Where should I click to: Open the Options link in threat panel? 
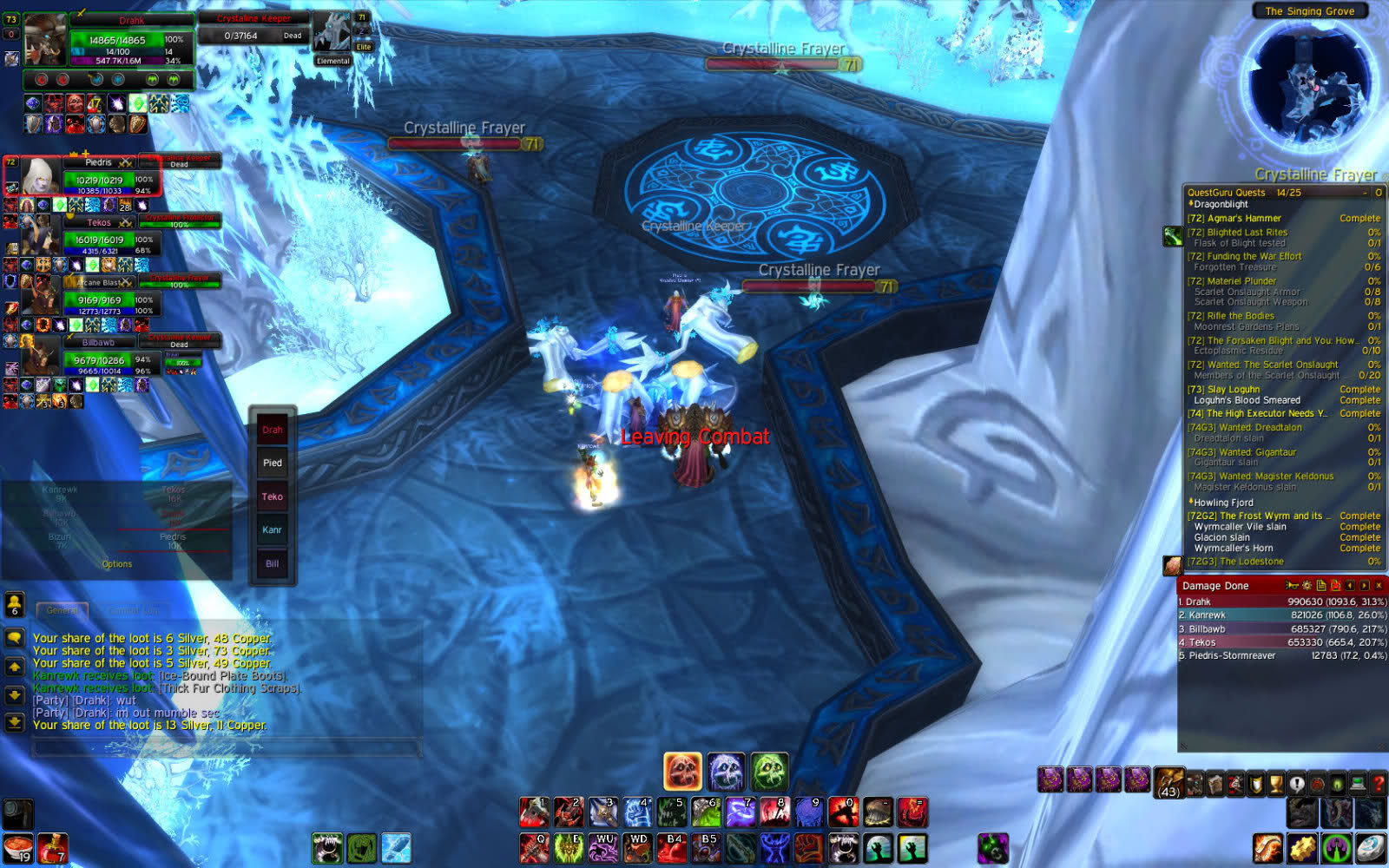[117, 564]
